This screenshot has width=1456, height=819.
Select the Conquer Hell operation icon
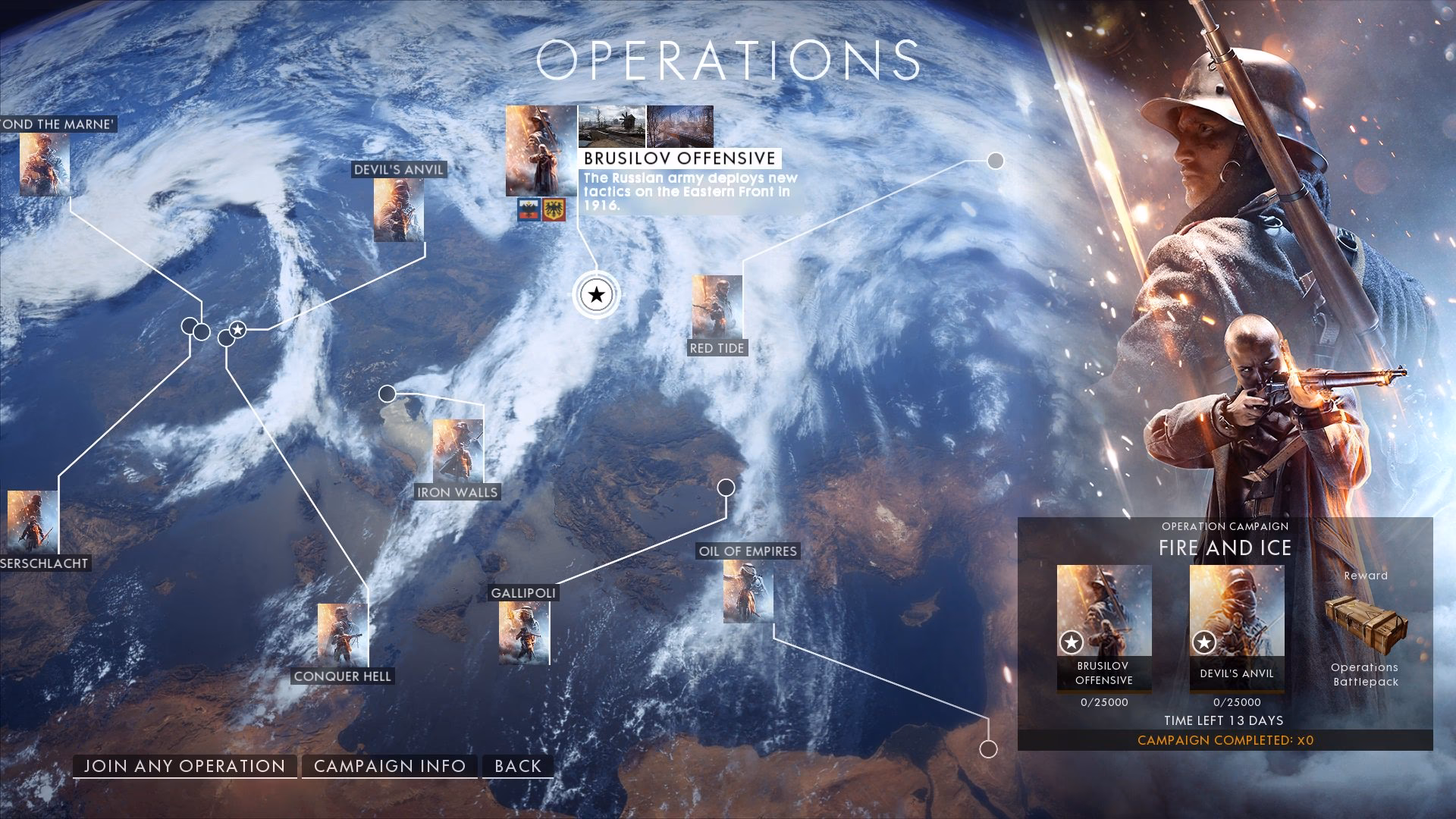(x=342, y=637)
